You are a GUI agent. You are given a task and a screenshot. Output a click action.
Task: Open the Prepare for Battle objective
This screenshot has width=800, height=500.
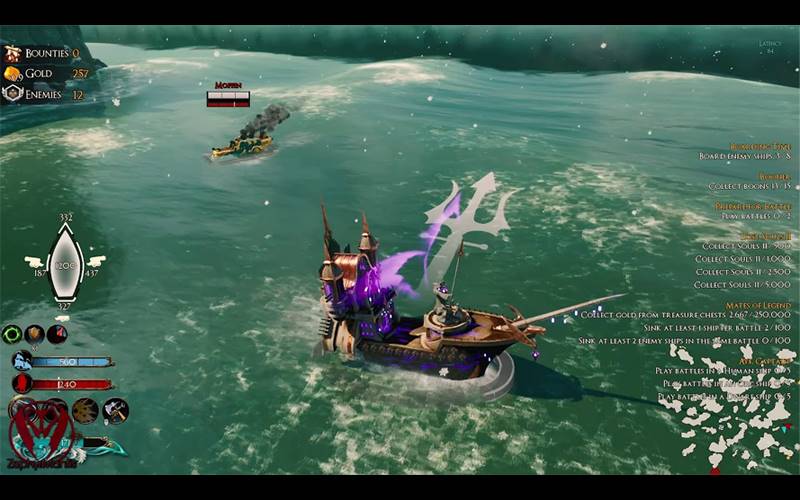[x=753, y=206]
